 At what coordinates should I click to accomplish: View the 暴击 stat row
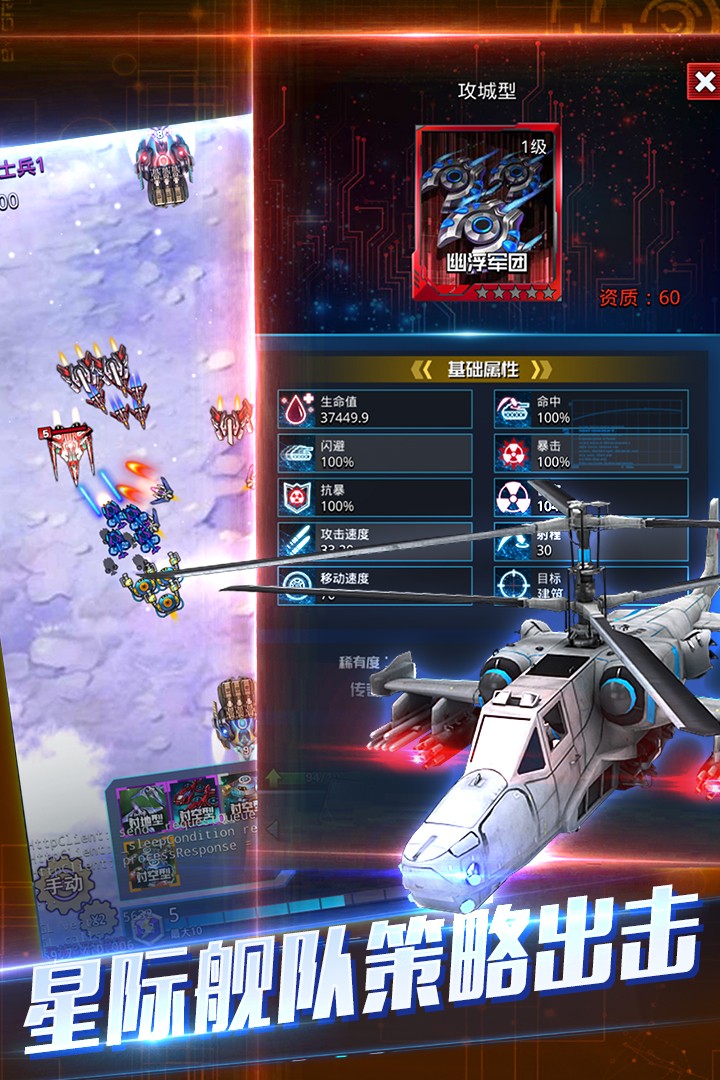[x=590, y=453]
